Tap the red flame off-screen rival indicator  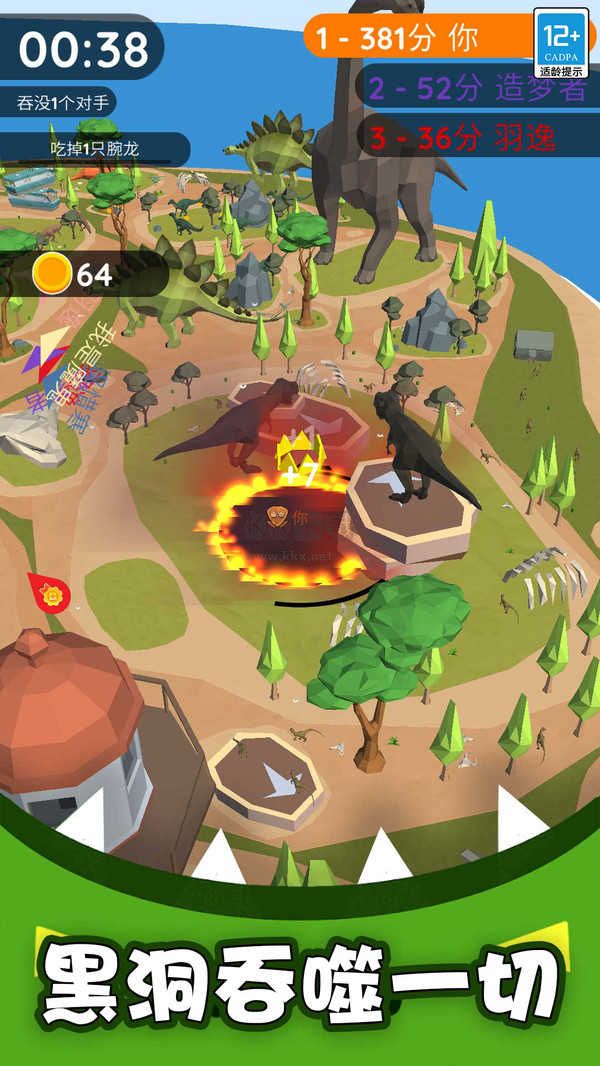click(x=48, y=594)
